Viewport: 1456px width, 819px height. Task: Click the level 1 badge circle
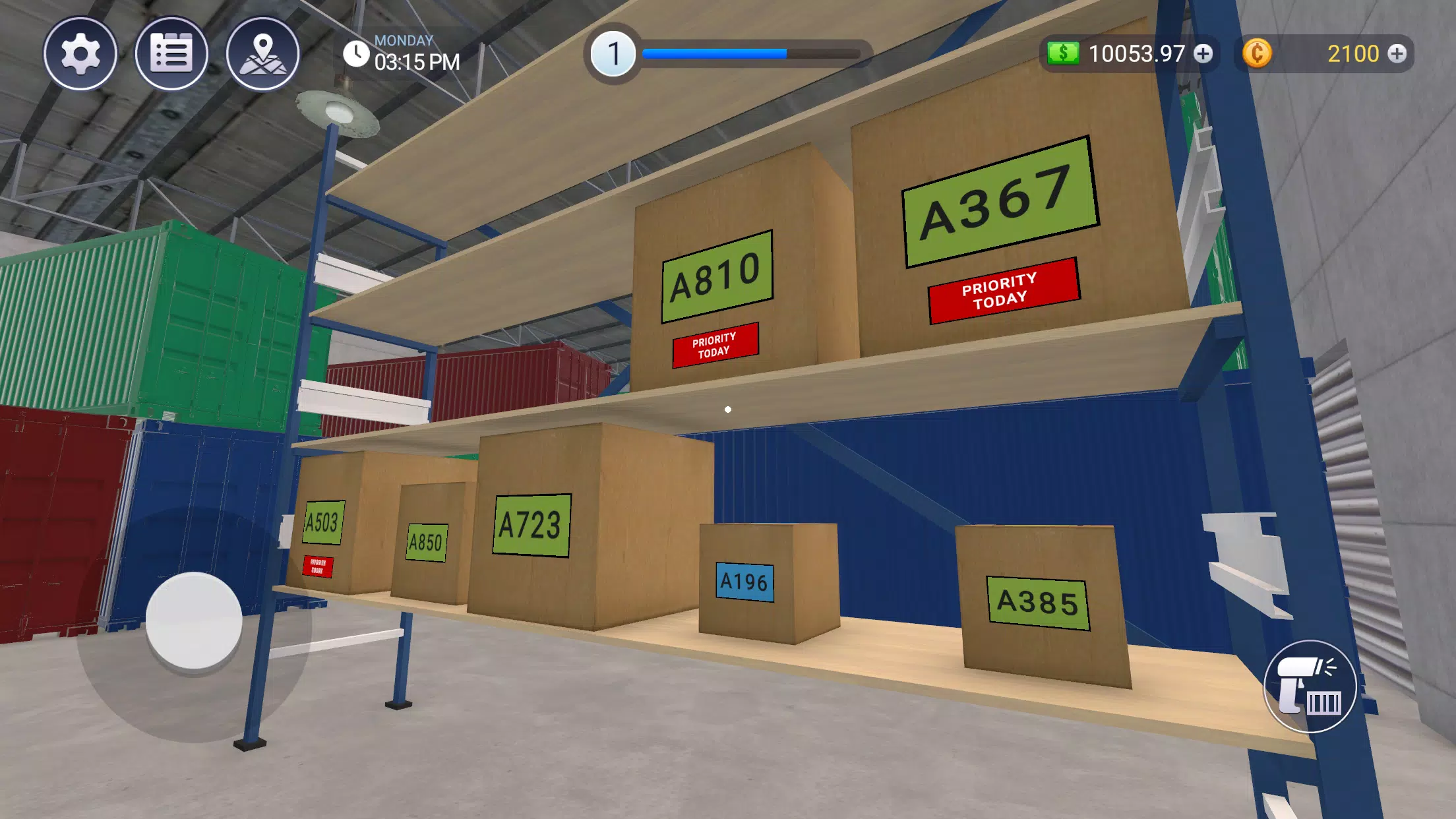tap(614, 53)
